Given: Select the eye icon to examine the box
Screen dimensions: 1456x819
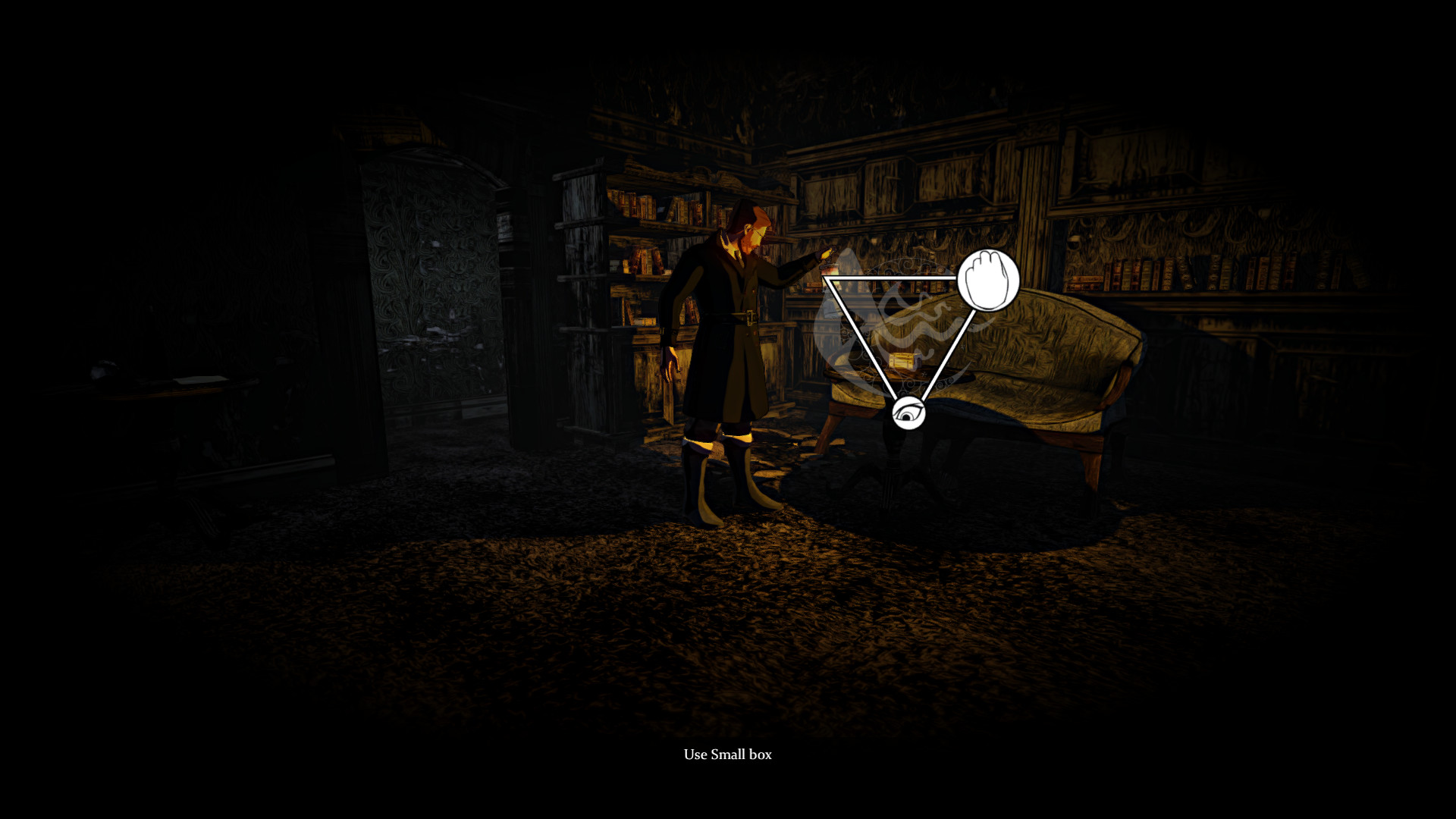Looking at the screenshot, I should tap(908, 413).
